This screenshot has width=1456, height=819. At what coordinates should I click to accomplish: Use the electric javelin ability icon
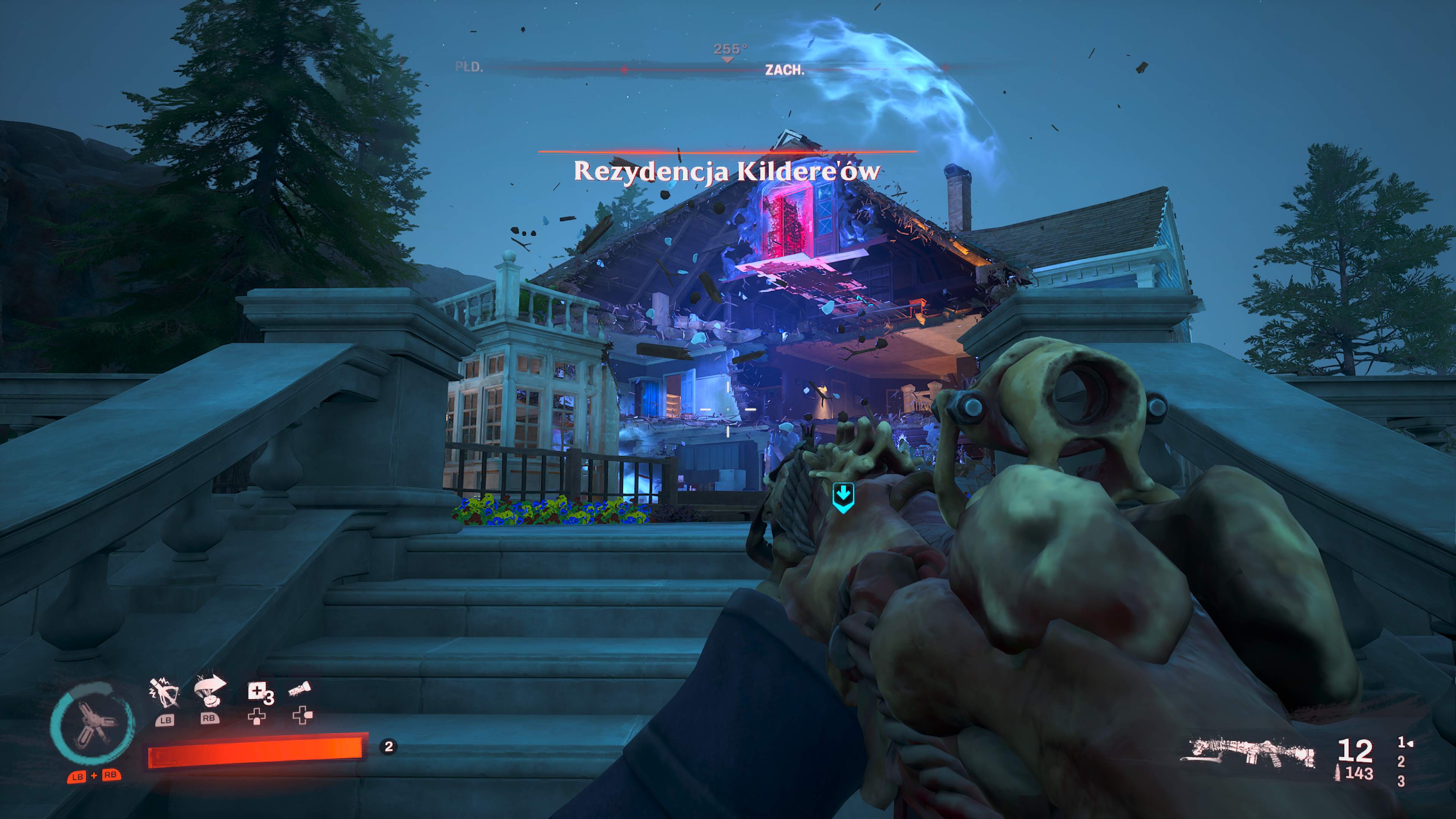[x=165, y=693]
